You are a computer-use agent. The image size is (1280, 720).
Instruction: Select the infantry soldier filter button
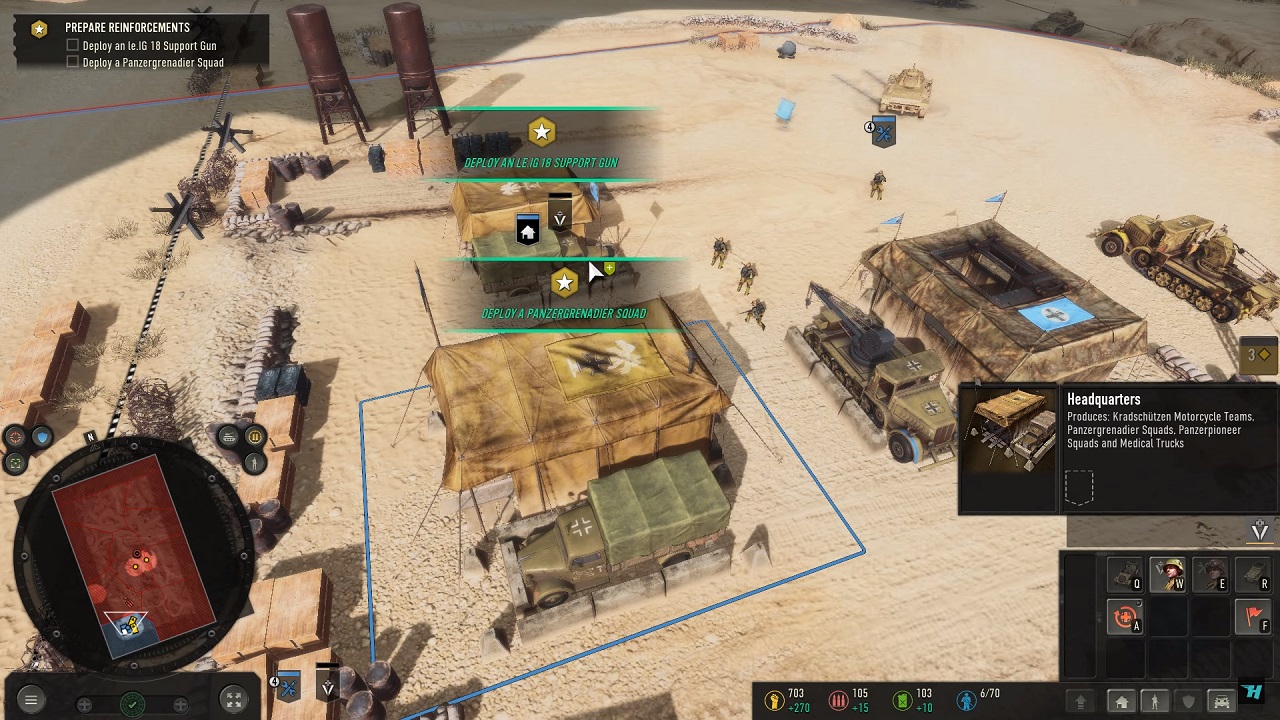pyautogui.click(x=1155, y=702)
